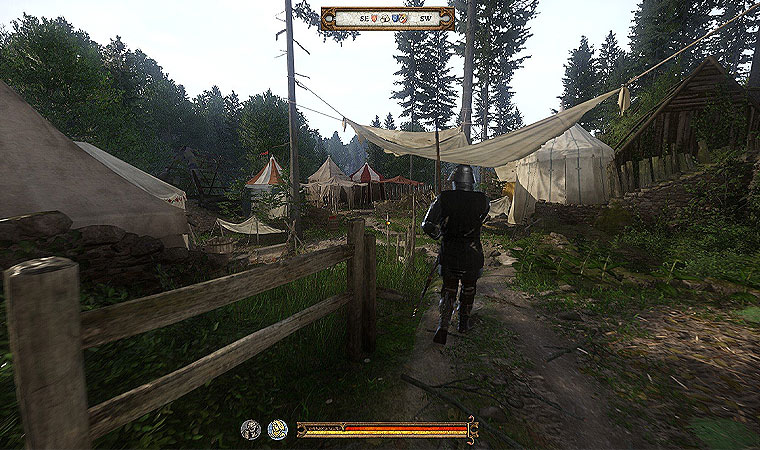The image size is (760, 450).
Task: Click the grey round status icon
Action: pos(250,430)
